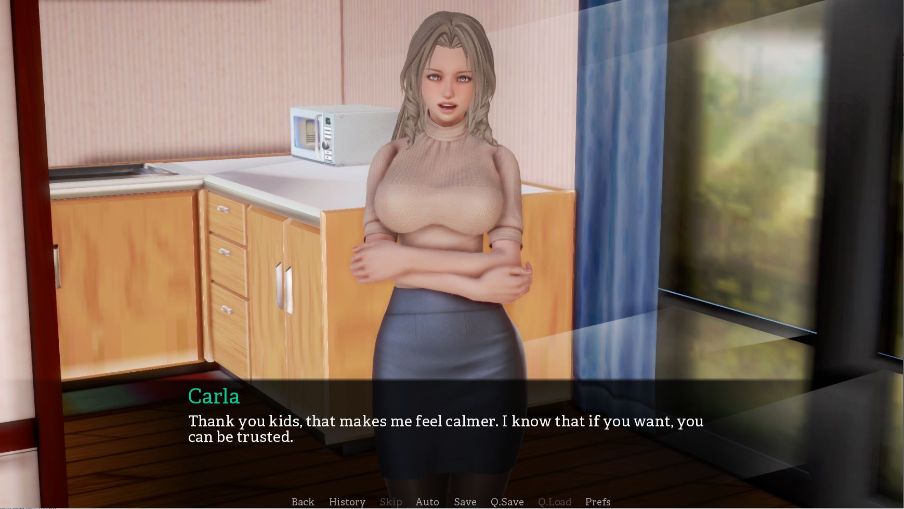Screen dimensions: 904x509
Task: Quick load with Q.Load
Action: [553, 502]
